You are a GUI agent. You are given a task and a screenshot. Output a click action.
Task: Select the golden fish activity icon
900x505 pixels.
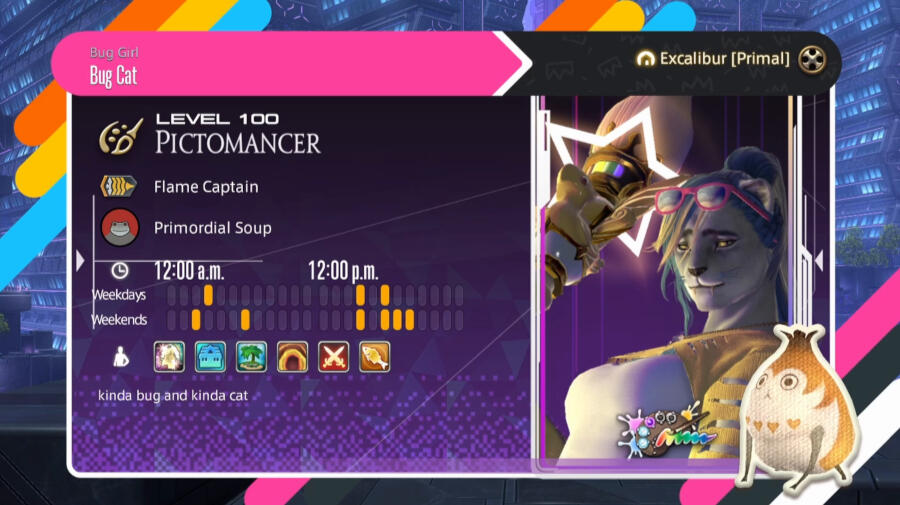[x=374, y=356]
